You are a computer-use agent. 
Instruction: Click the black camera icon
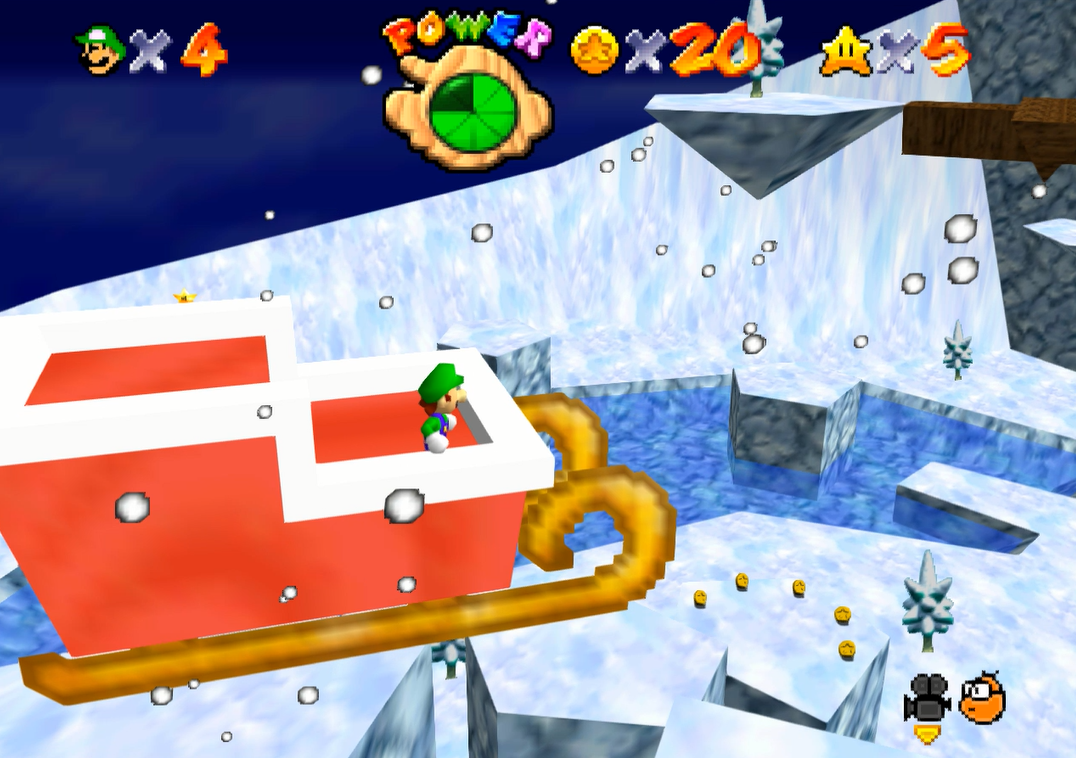pyautogui.click(x=926, y=698)
